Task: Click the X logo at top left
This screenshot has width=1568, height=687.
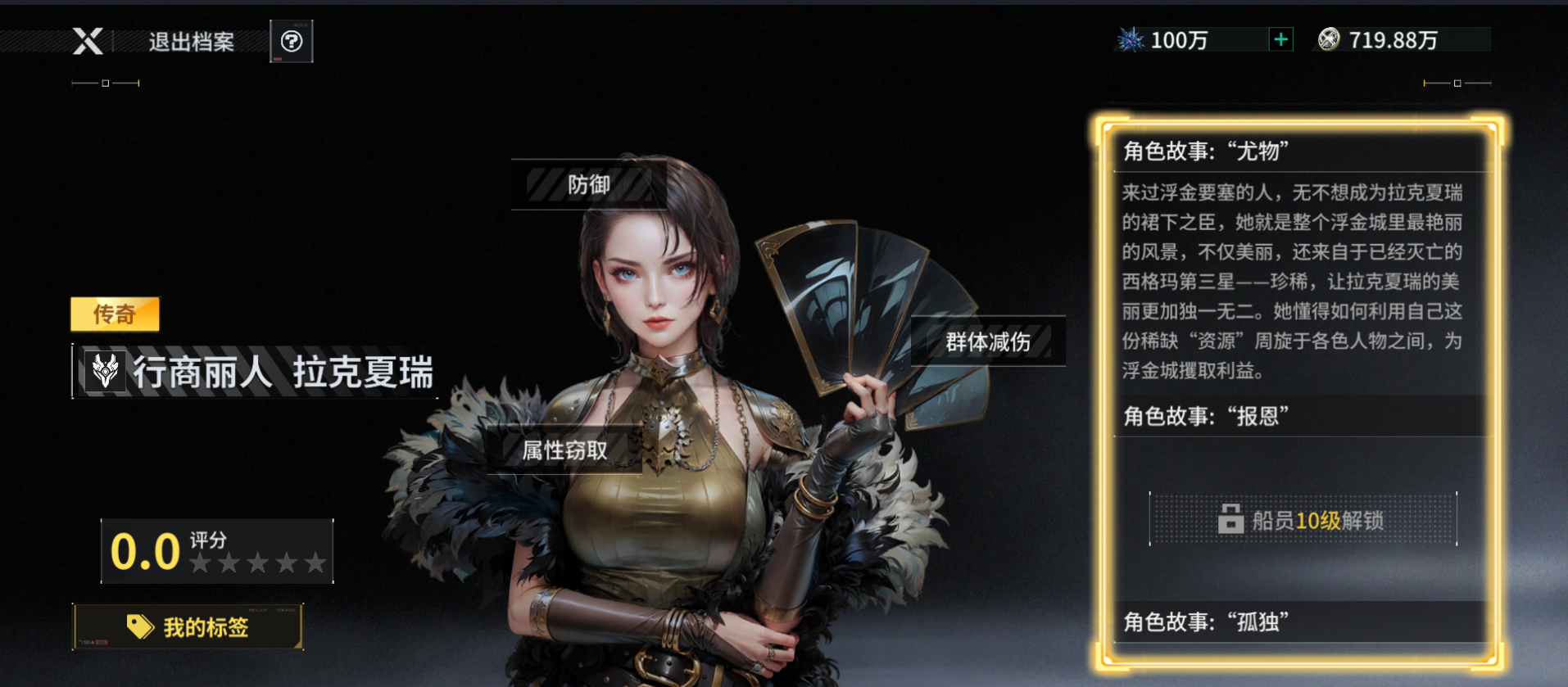Action: pos(88,42)
